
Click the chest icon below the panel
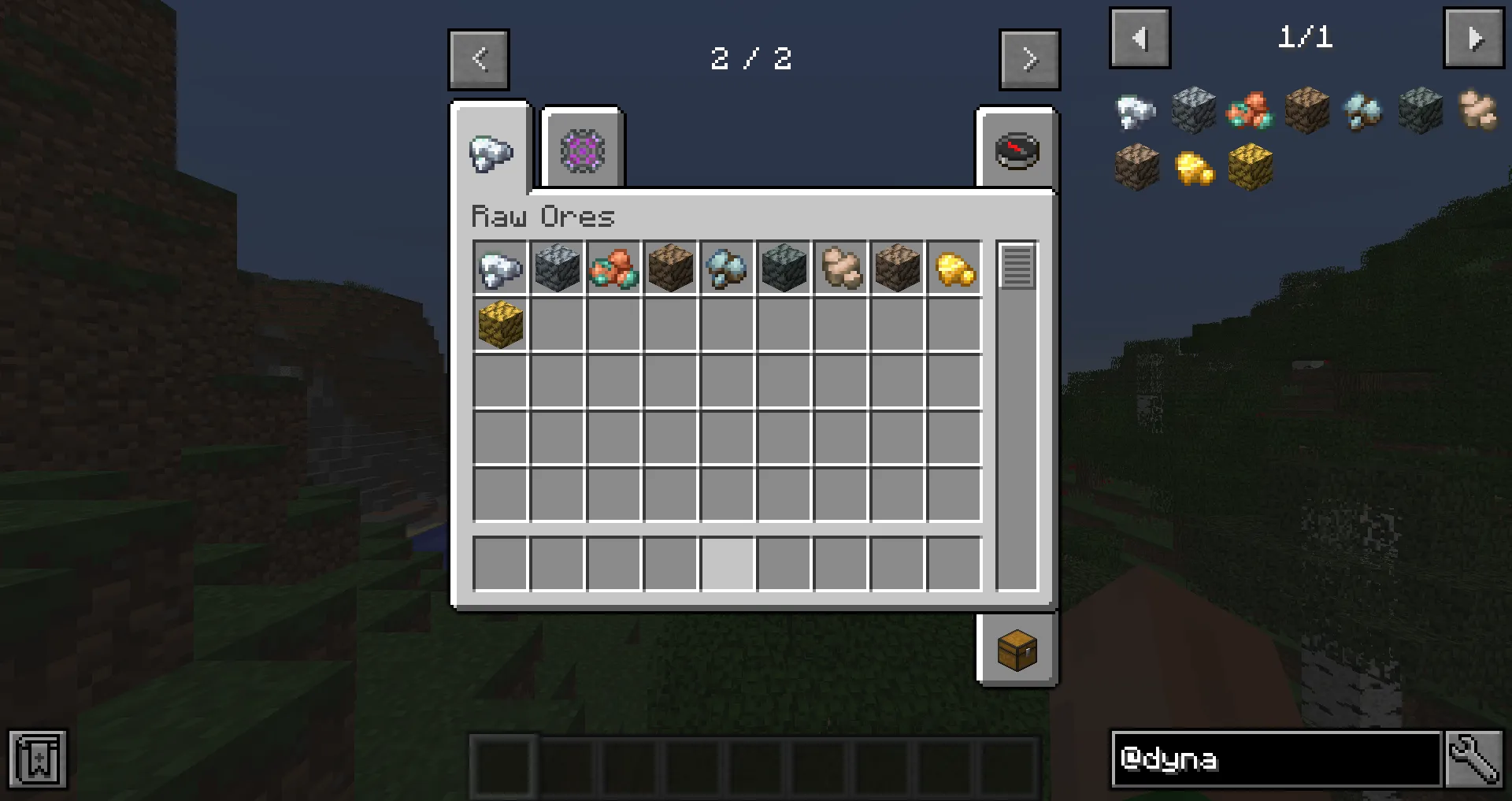click(1017, 651)
